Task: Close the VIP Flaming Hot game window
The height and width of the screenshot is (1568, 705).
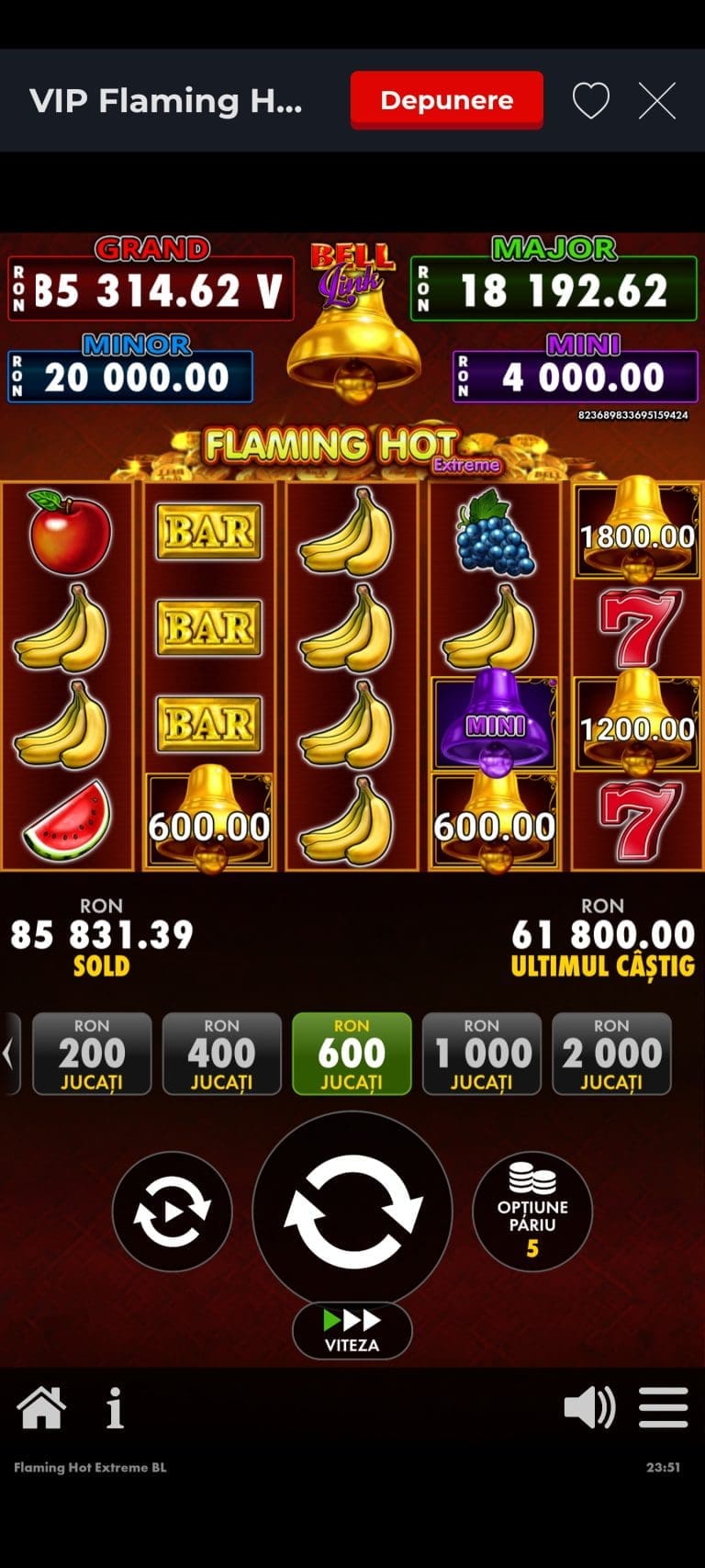Action: point(657,100)
